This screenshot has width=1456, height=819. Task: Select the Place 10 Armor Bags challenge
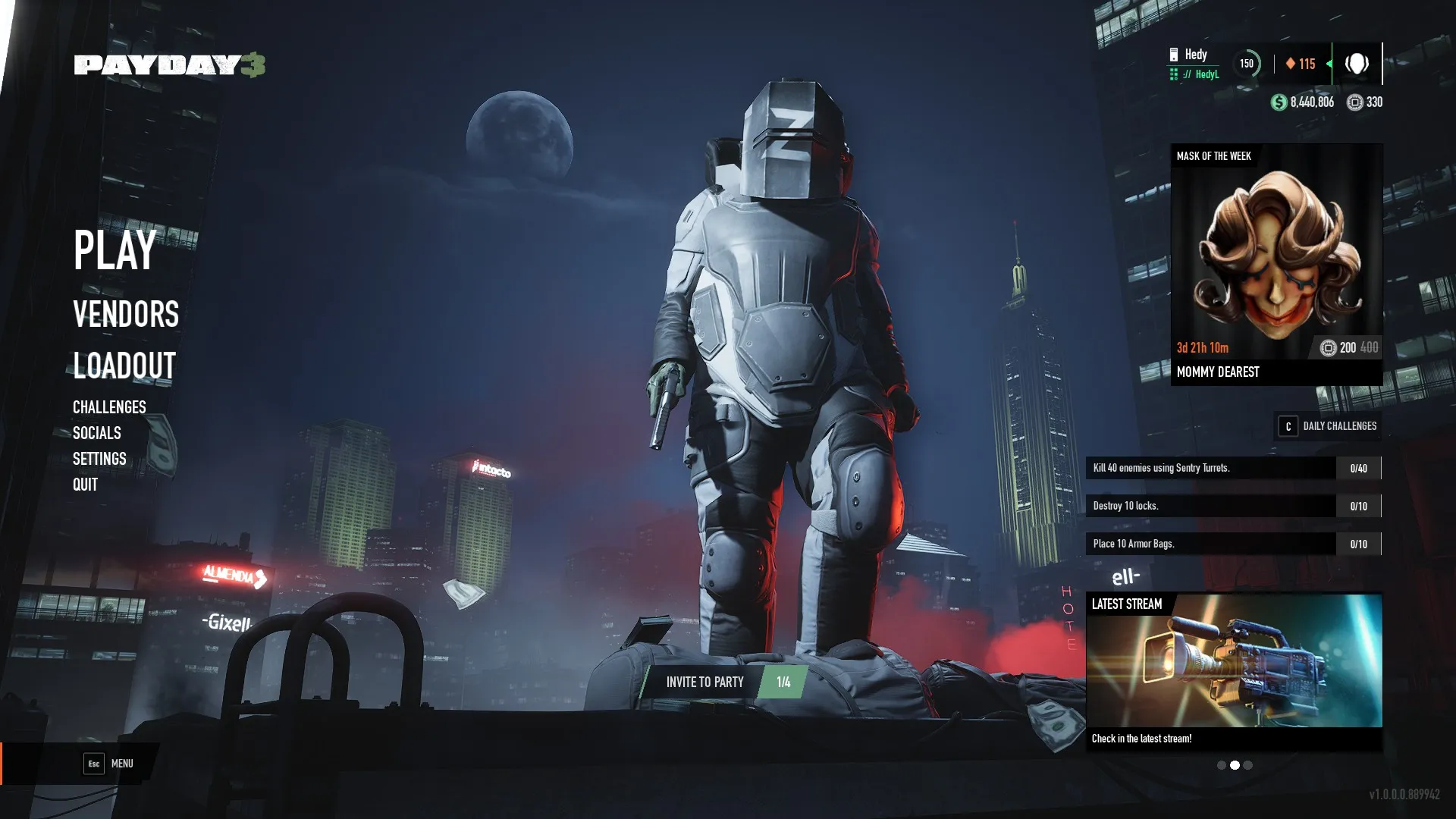pos(1233,544)
